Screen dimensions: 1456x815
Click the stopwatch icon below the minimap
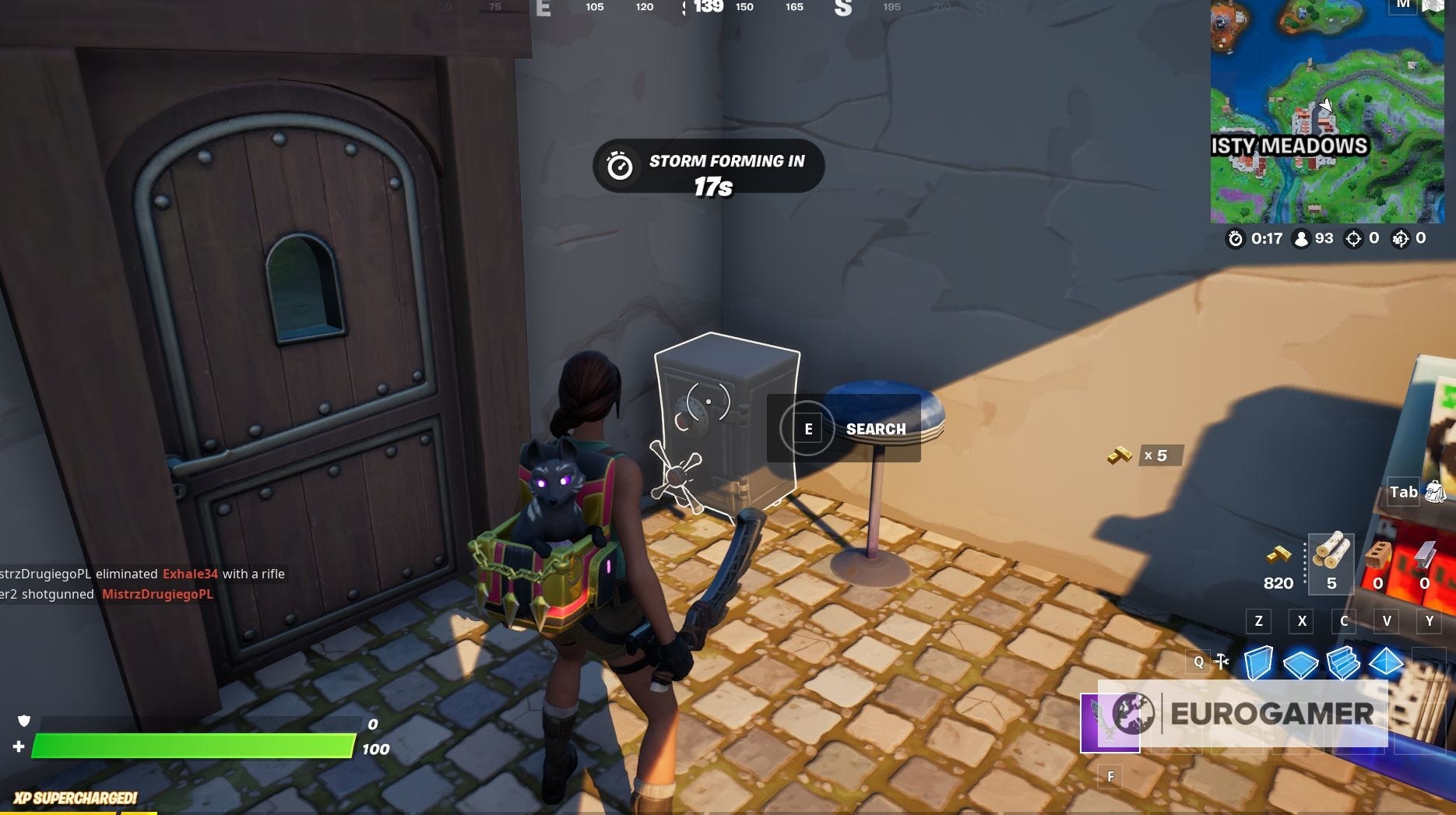point(1236,238)
